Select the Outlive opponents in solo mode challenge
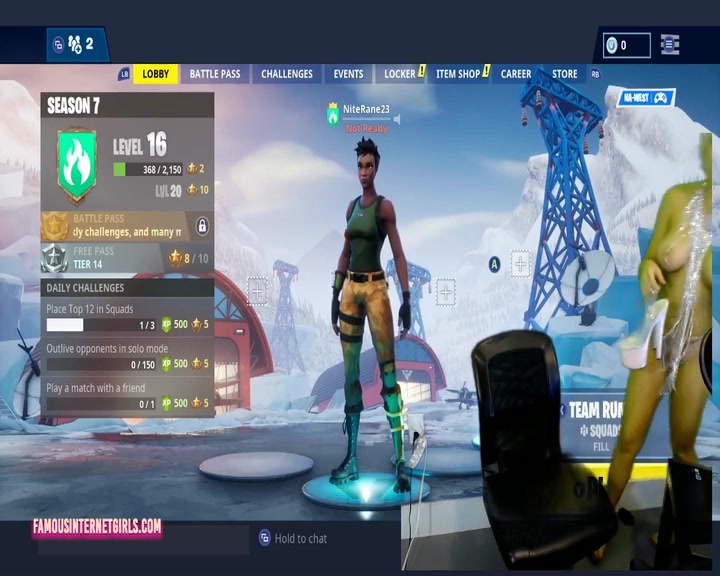Image resolution: width=720 pixels, height=576 pixels. tap(127, 357)
